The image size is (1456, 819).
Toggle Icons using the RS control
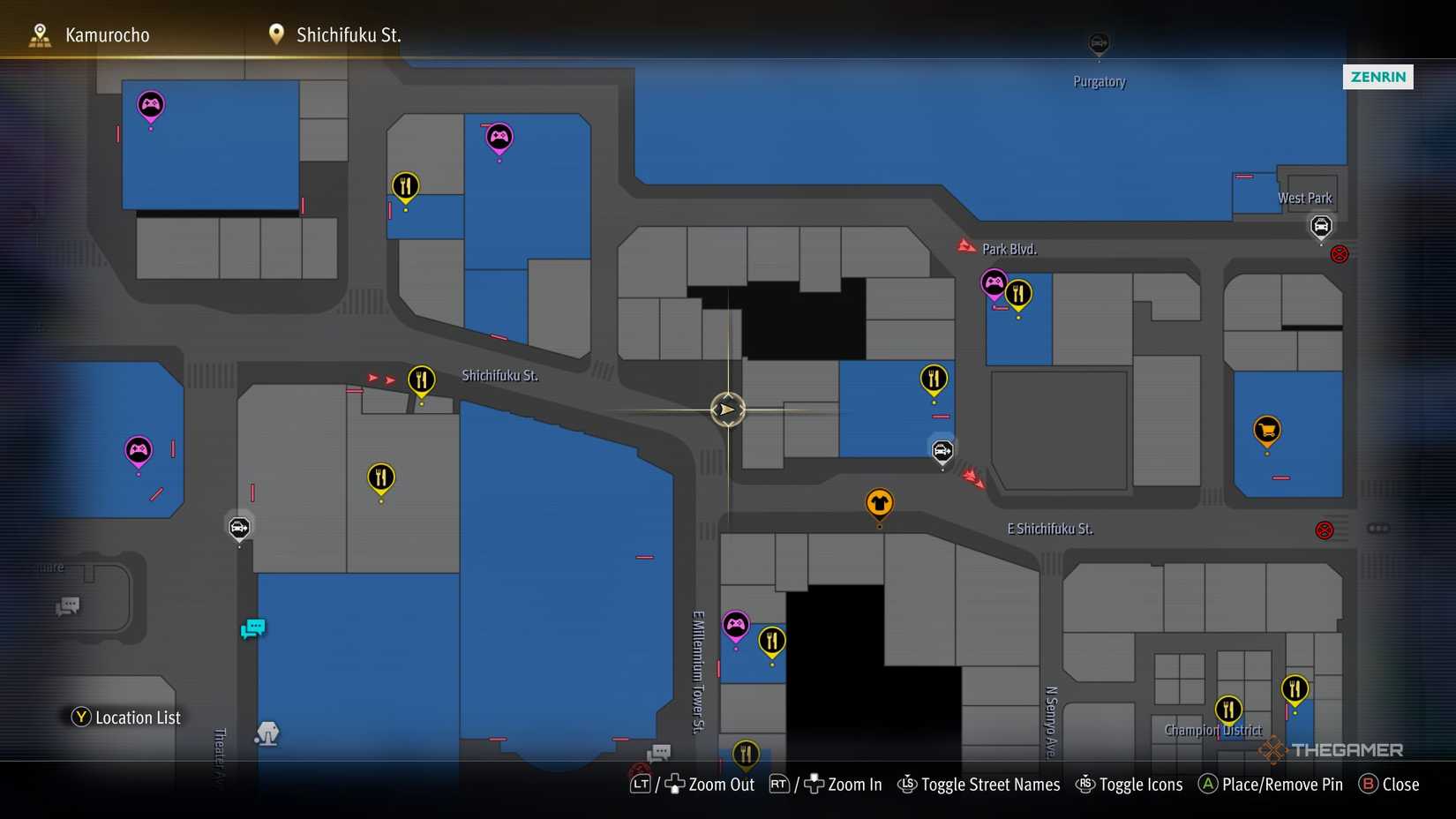click(x=1130, y=784)
